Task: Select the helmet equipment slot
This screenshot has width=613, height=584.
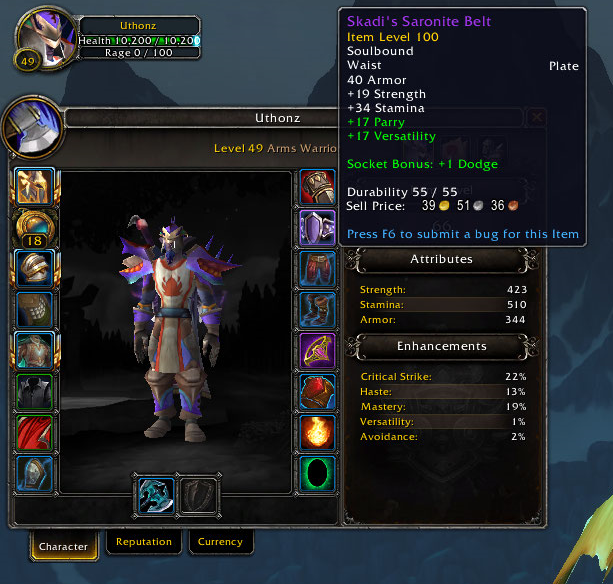Action: (x=33, y=187)
